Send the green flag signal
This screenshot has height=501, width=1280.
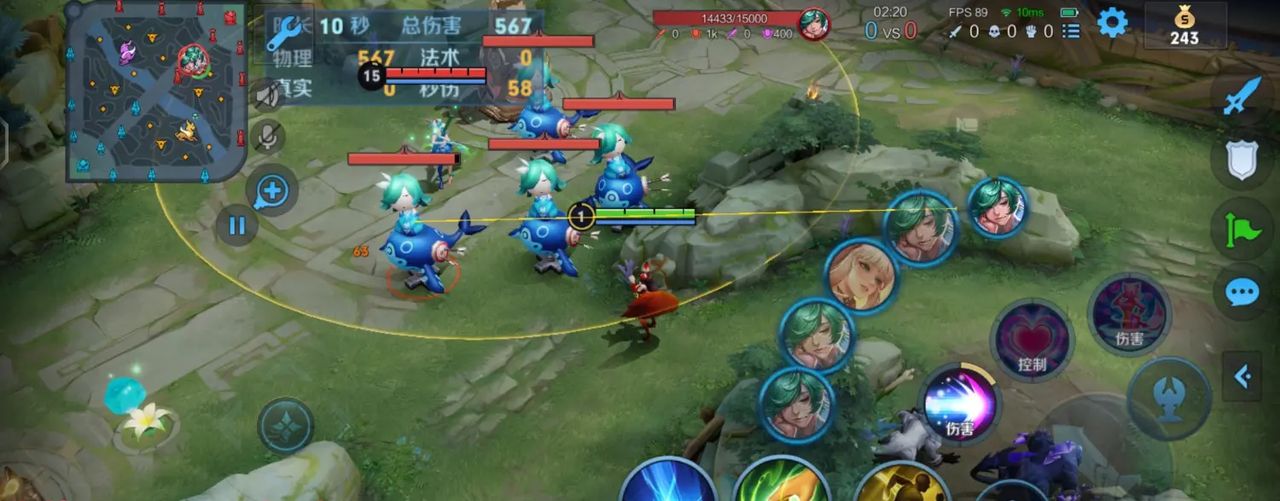coord(1242,228)
